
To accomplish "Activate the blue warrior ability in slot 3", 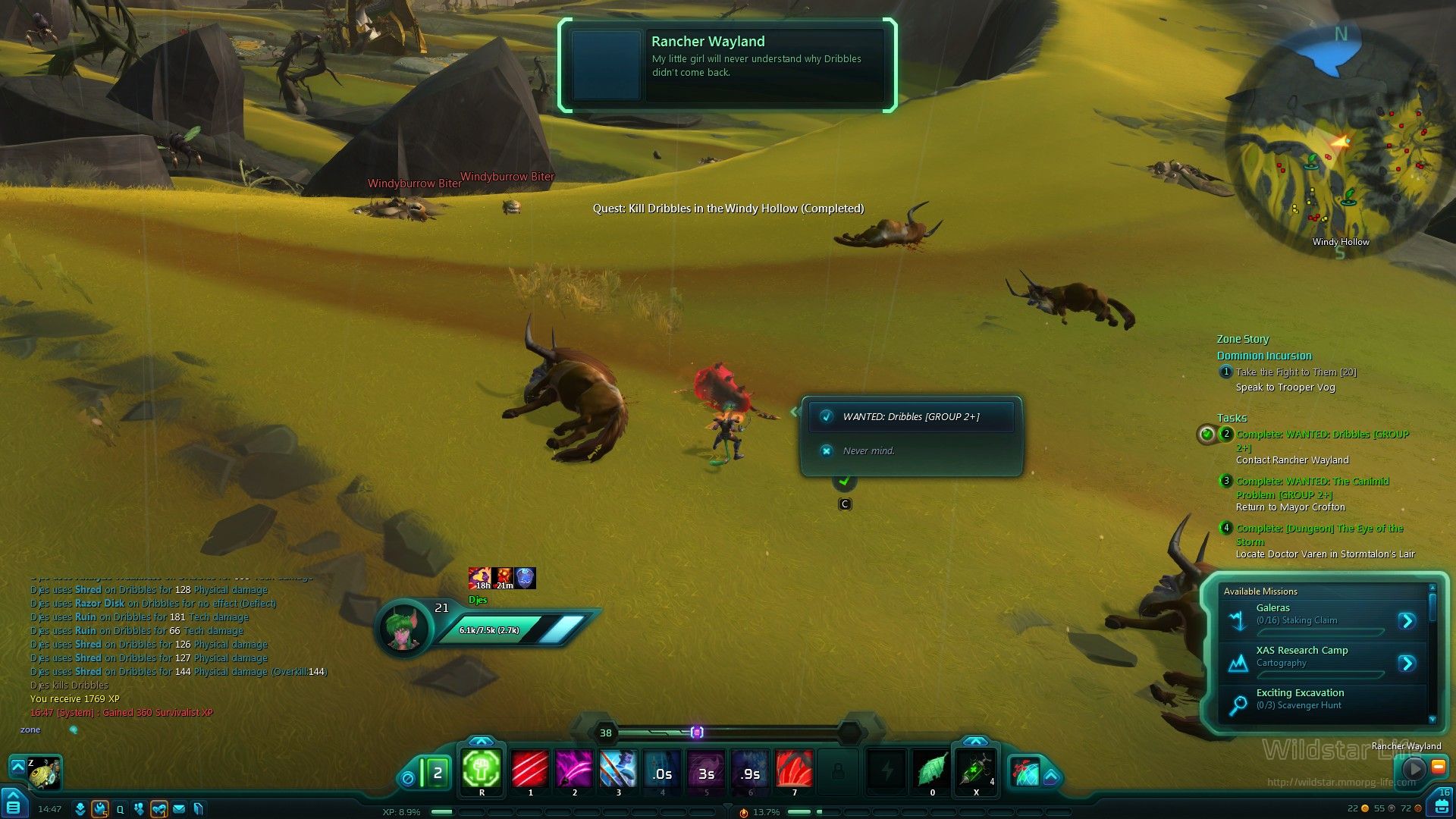I will pyautogui.click(x=618, y=770).
